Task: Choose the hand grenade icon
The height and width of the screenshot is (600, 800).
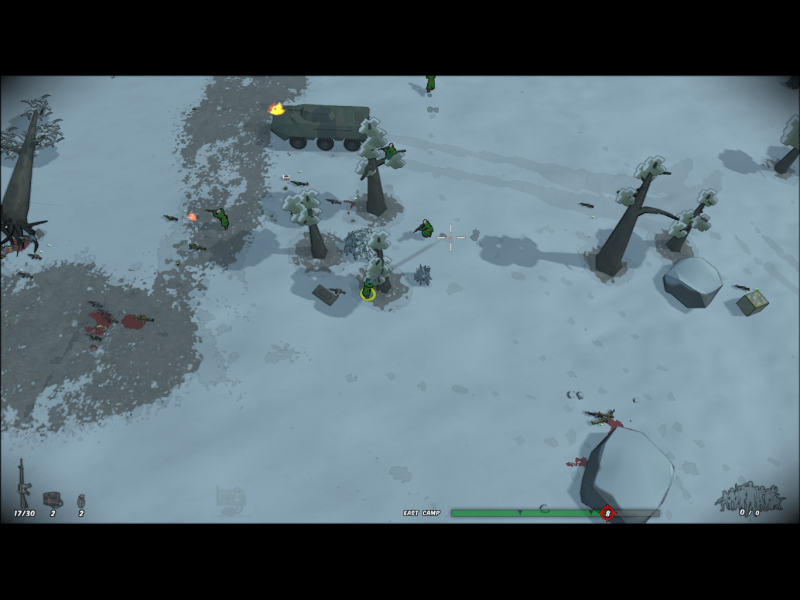Action: click(x=81, y=499)
